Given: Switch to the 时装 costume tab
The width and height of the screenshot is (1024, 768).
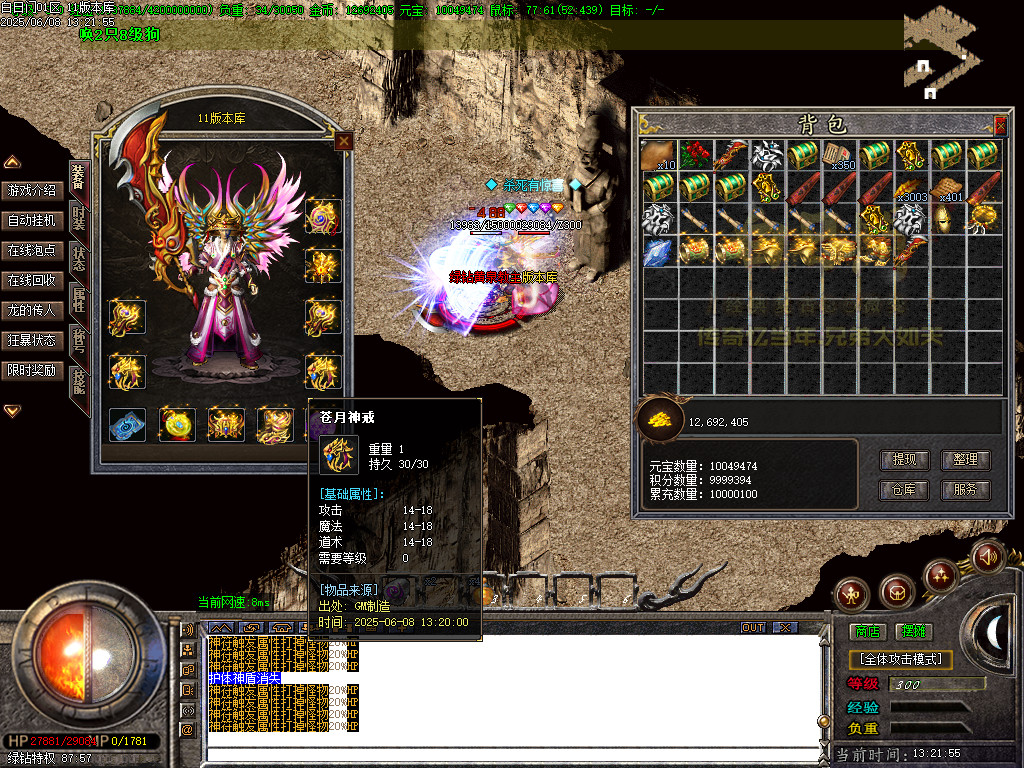Looking at the screenshot, I should coord(78,216).
